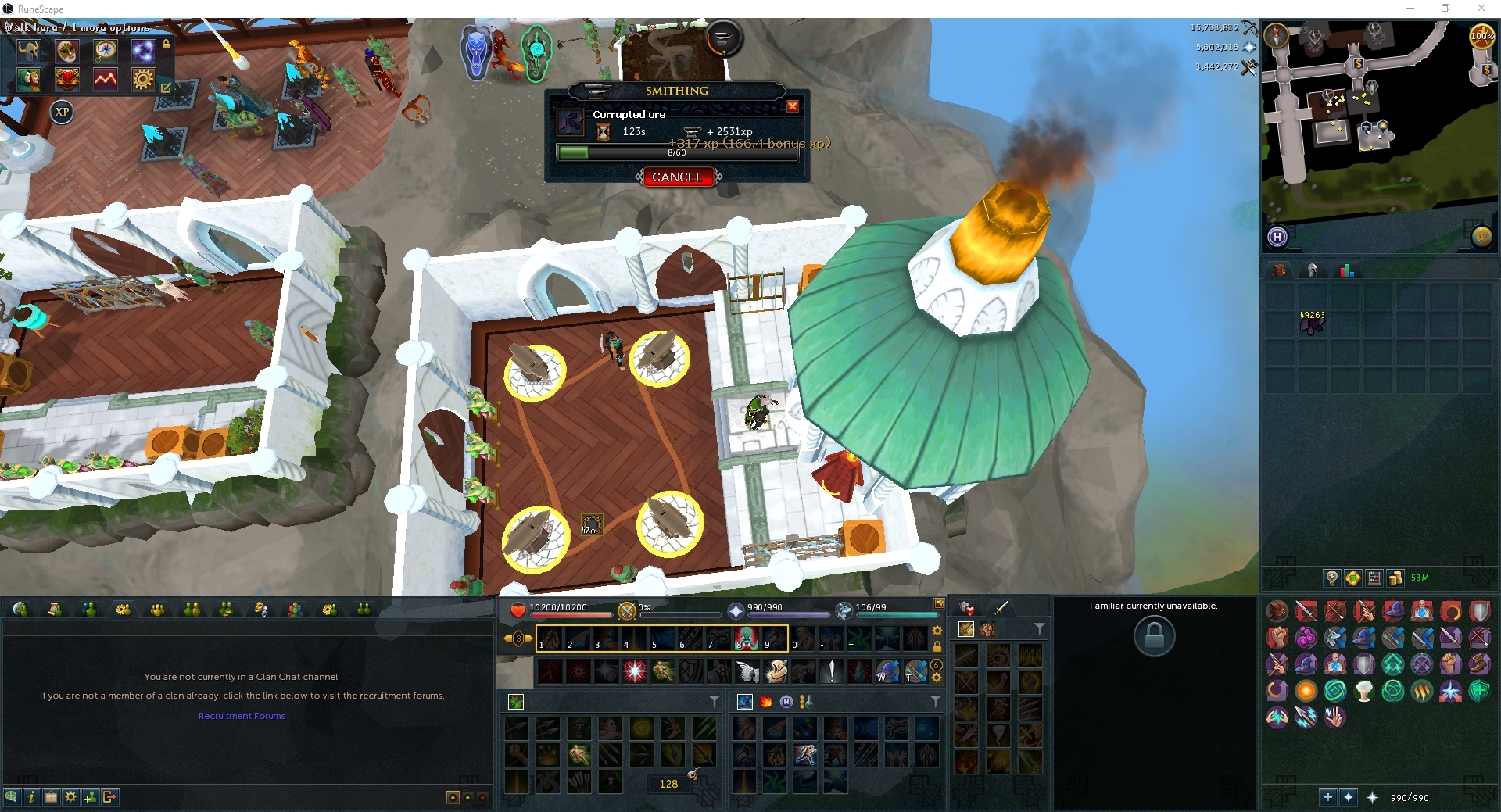Select the defence abilities tab with shield icon

[x=966, y=609]
